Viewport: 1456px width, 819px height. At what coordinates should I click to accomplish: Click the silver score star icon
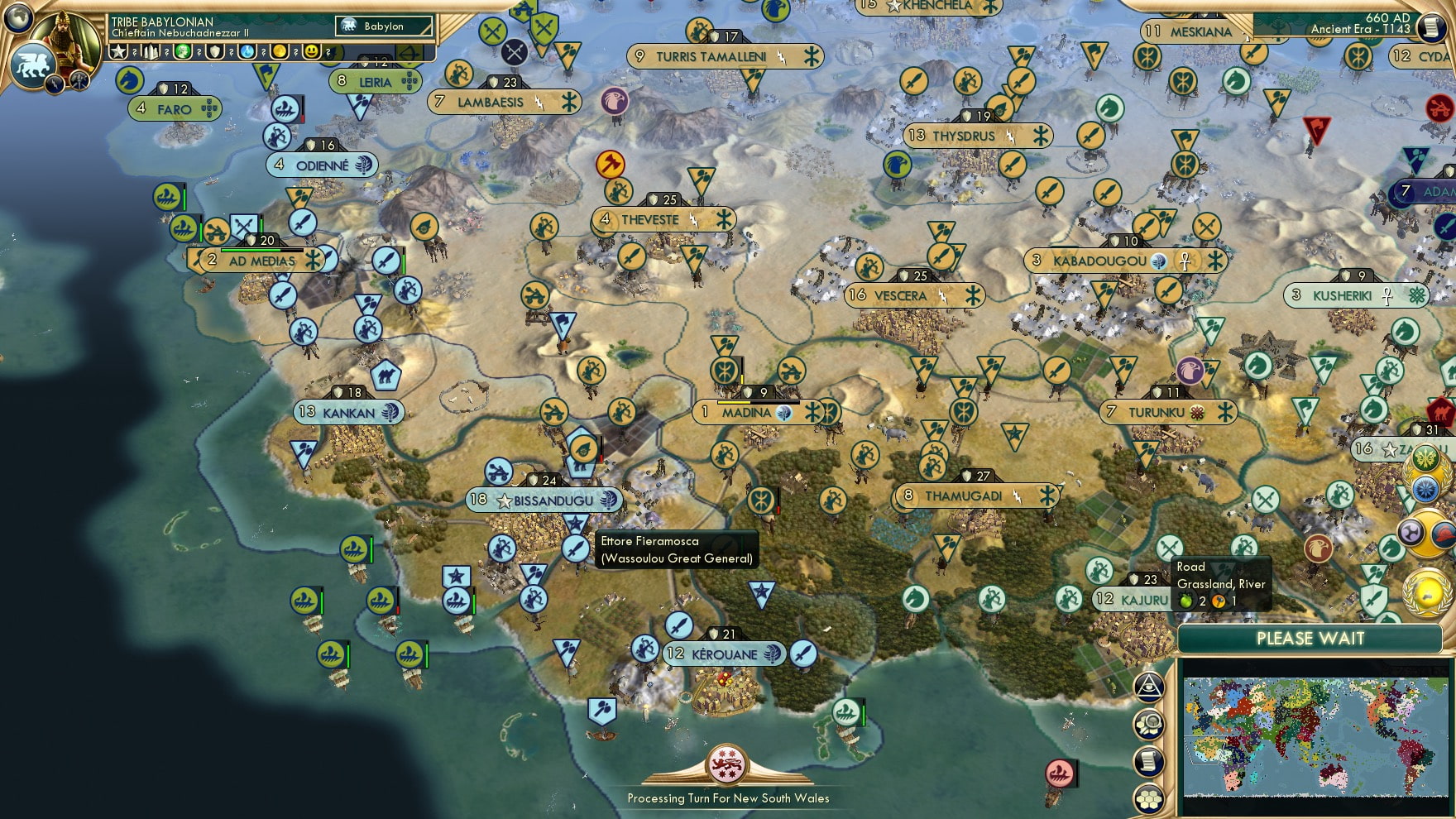click(118, 52)
